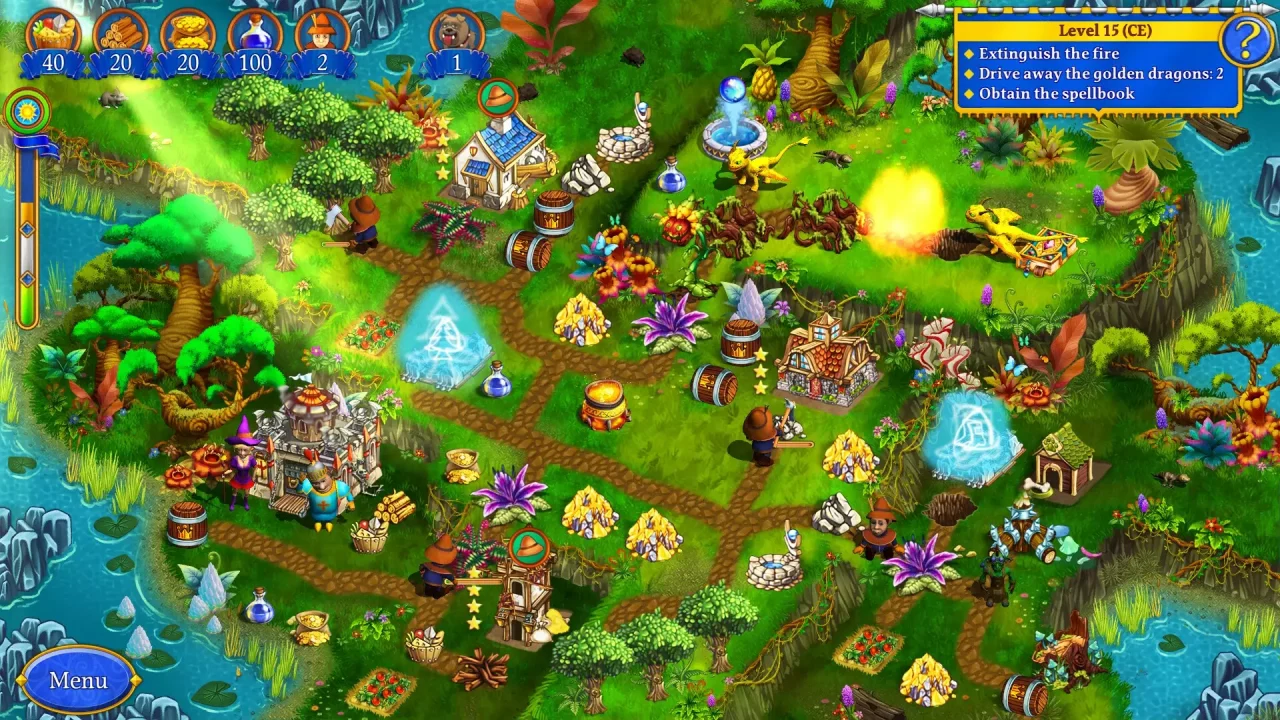Click the food basket resource icon

[52, 30]
